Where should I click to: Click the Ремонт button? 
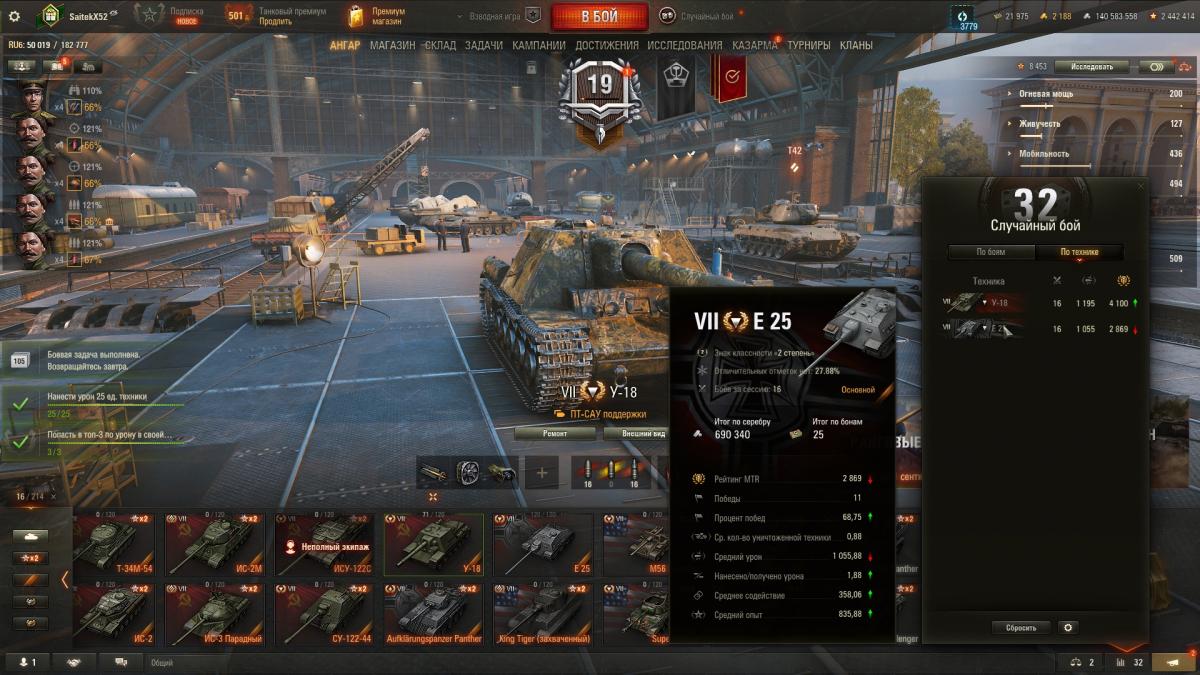(x=555, y=434)
